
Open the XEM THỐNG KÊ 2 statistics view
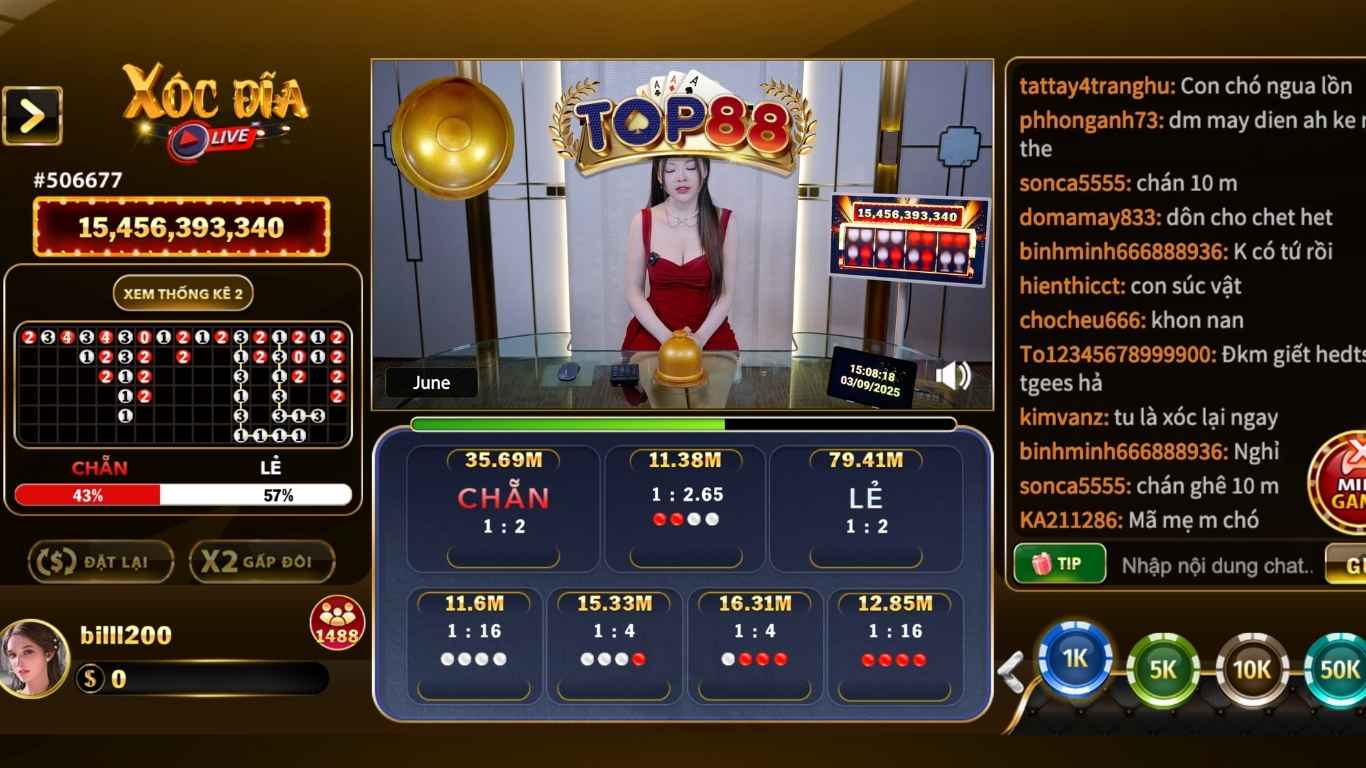[184, 293]
